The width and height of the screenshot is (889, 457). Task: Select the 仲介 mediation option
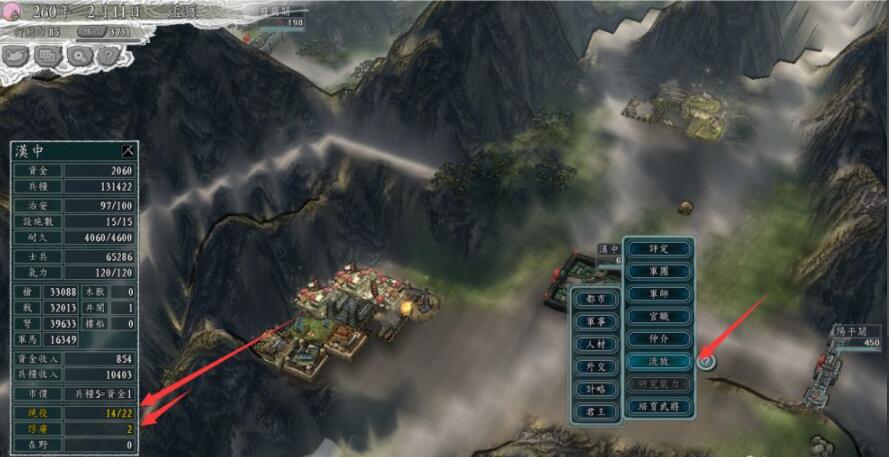click(657, 339)
